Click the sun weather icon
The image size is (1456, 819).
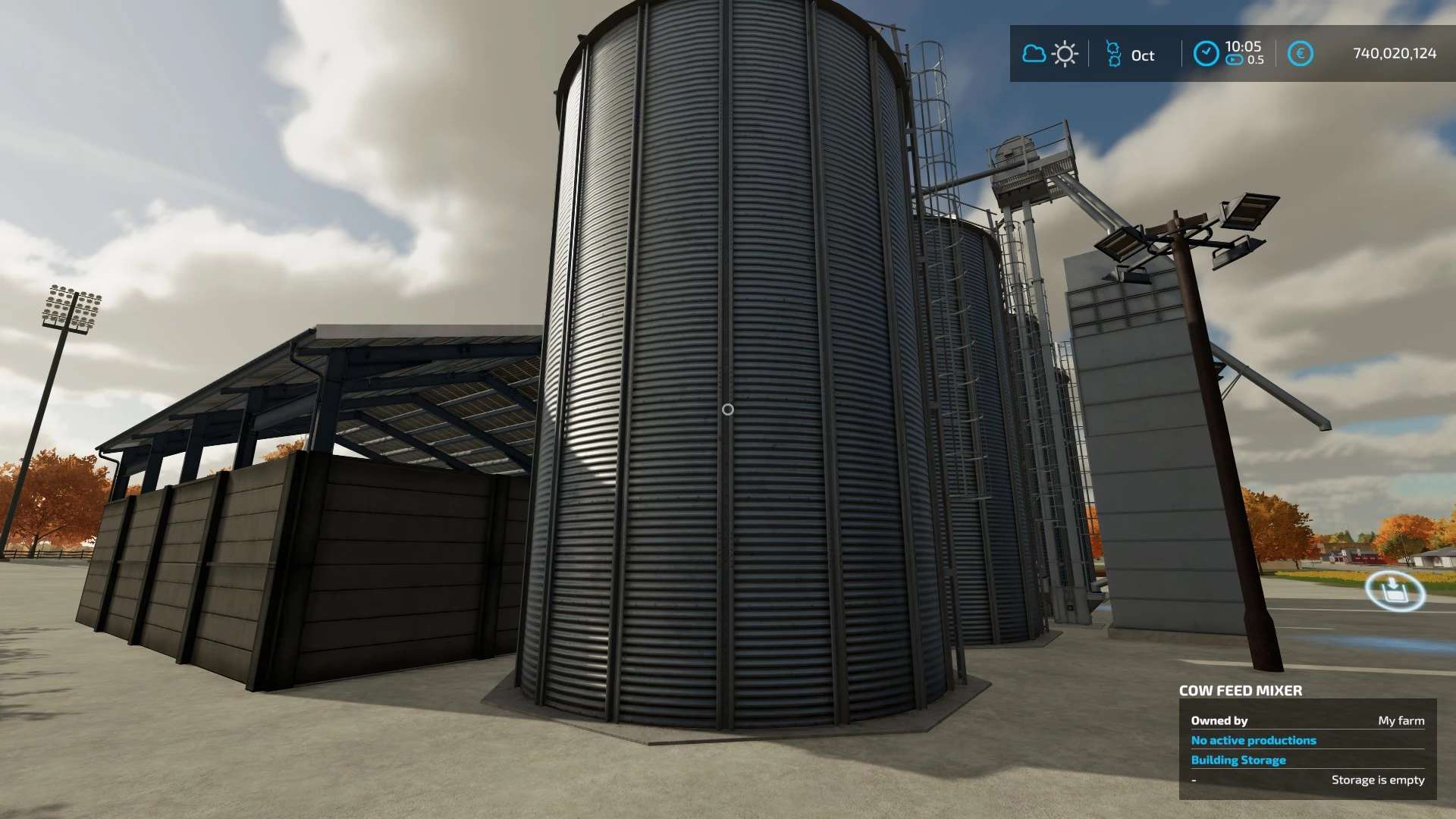[x=1065, y=54]
